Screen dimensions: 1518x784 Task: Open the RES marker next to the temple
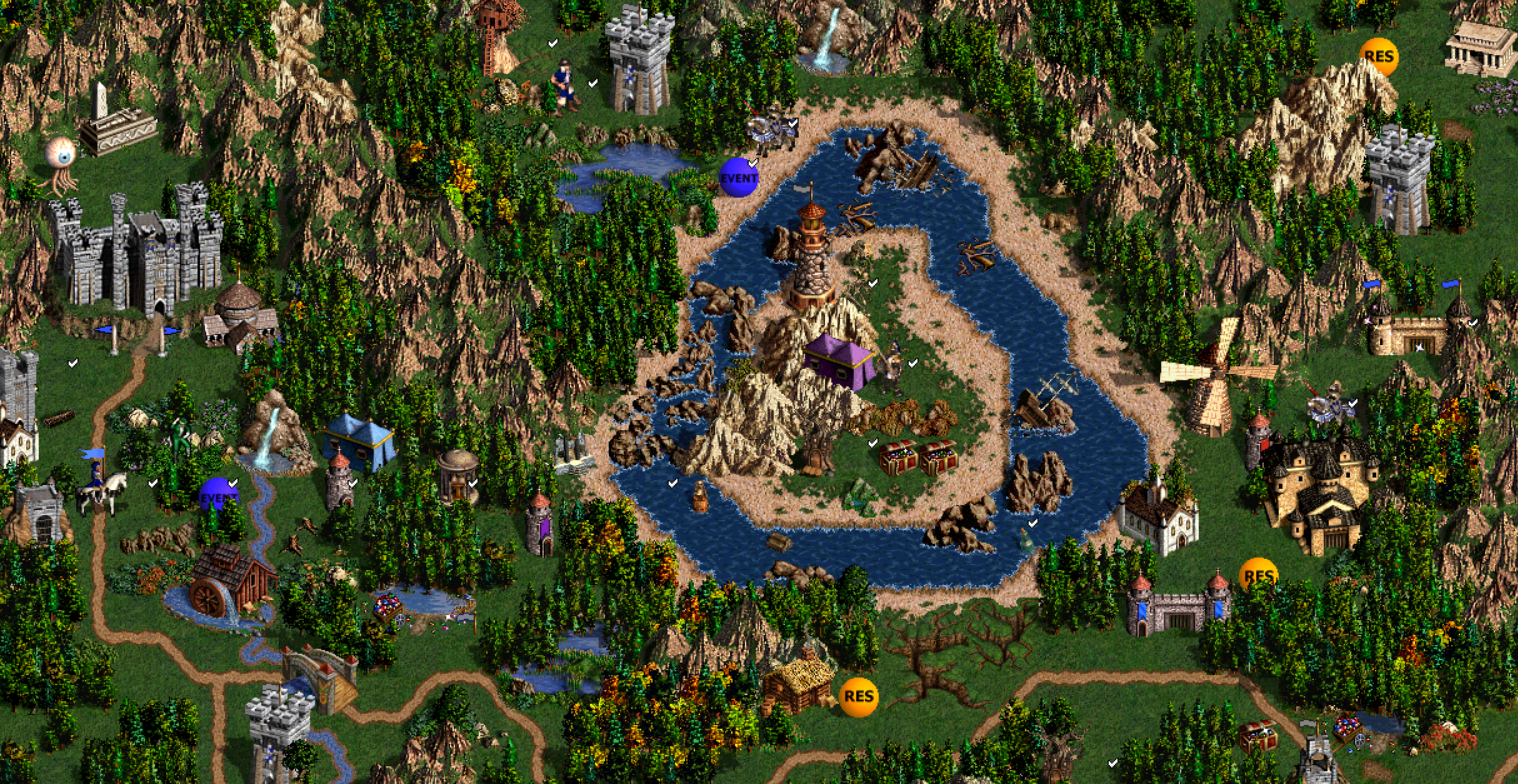pos(1378,57)
